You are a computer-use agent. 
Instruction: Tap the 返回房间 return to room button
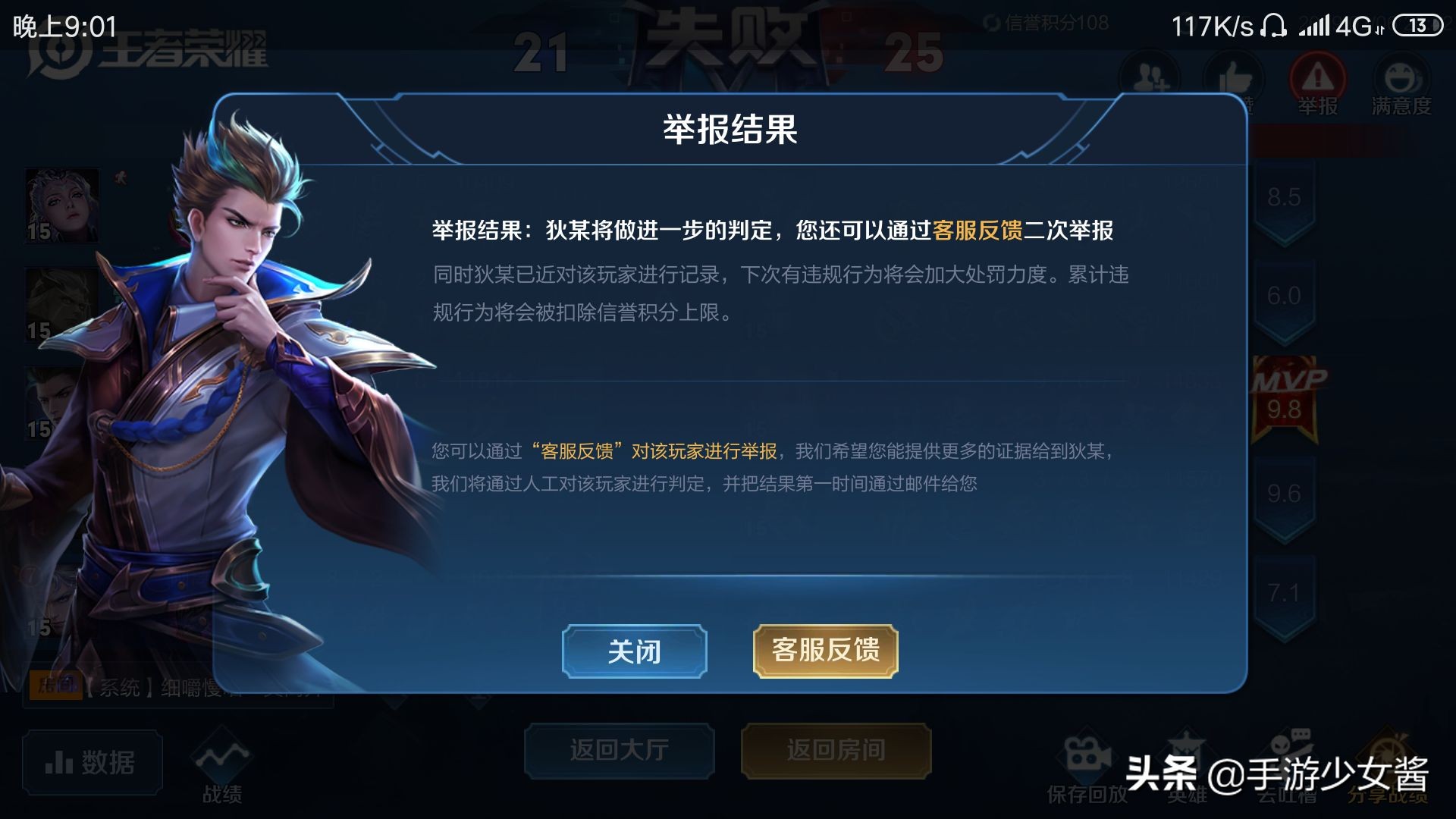point(836,749)
